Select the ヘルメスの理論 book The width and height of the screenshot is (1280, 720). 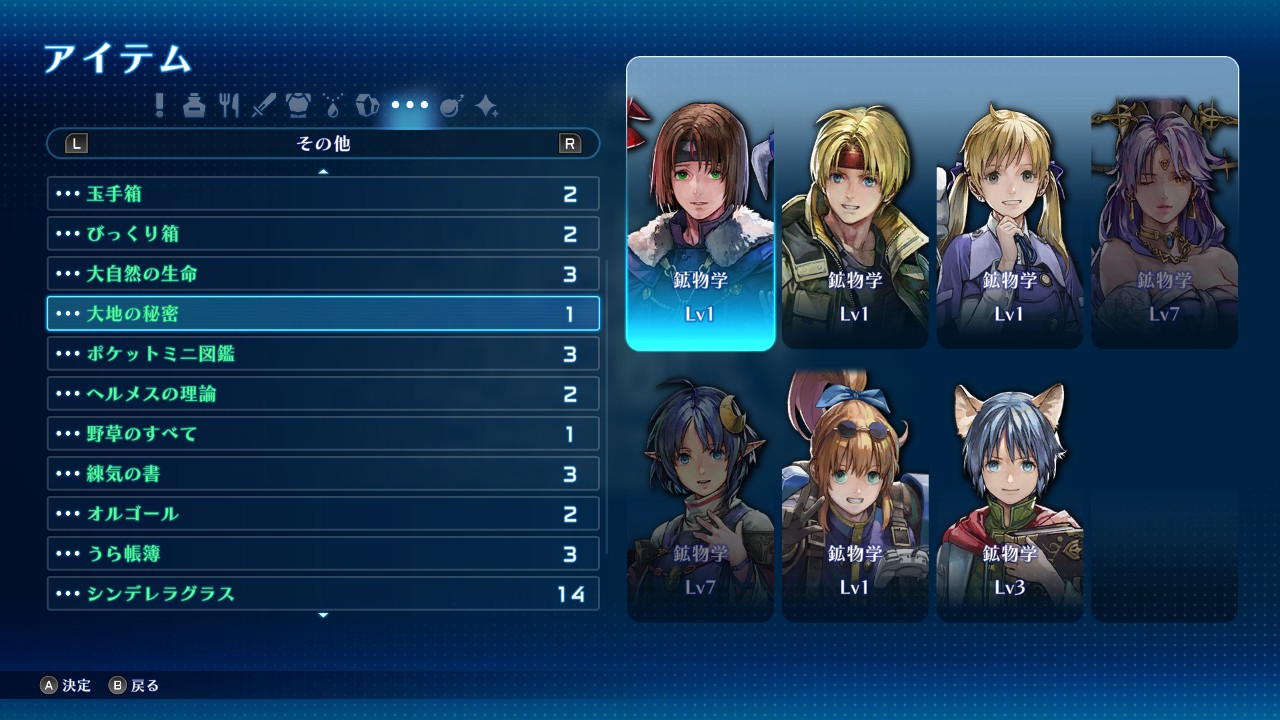323,394
